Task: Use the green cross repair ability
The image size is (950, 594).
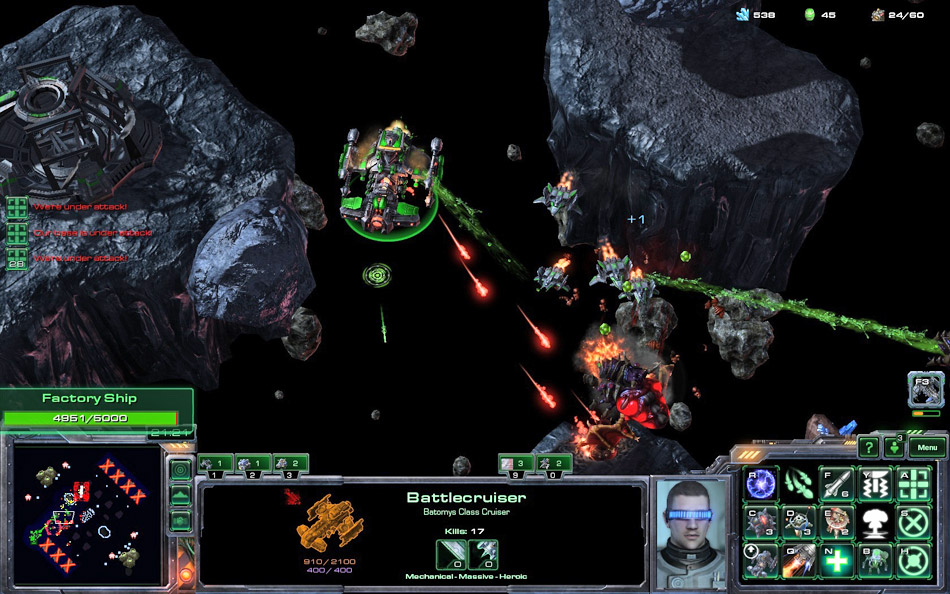Action: click(x=837, y=560)
